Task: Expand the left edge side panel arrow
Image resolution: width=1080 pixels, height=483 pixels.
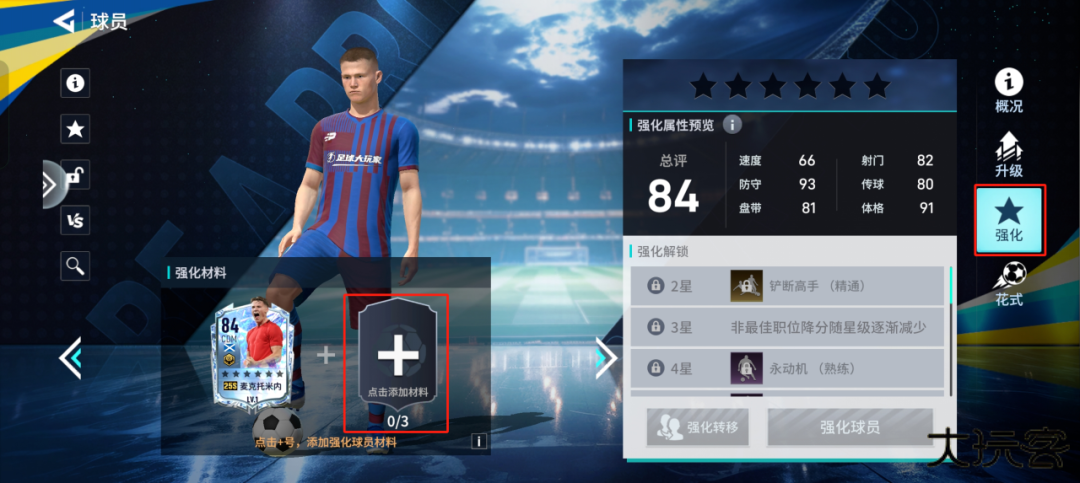Action: pyautogui.click(x=50, y=184)
